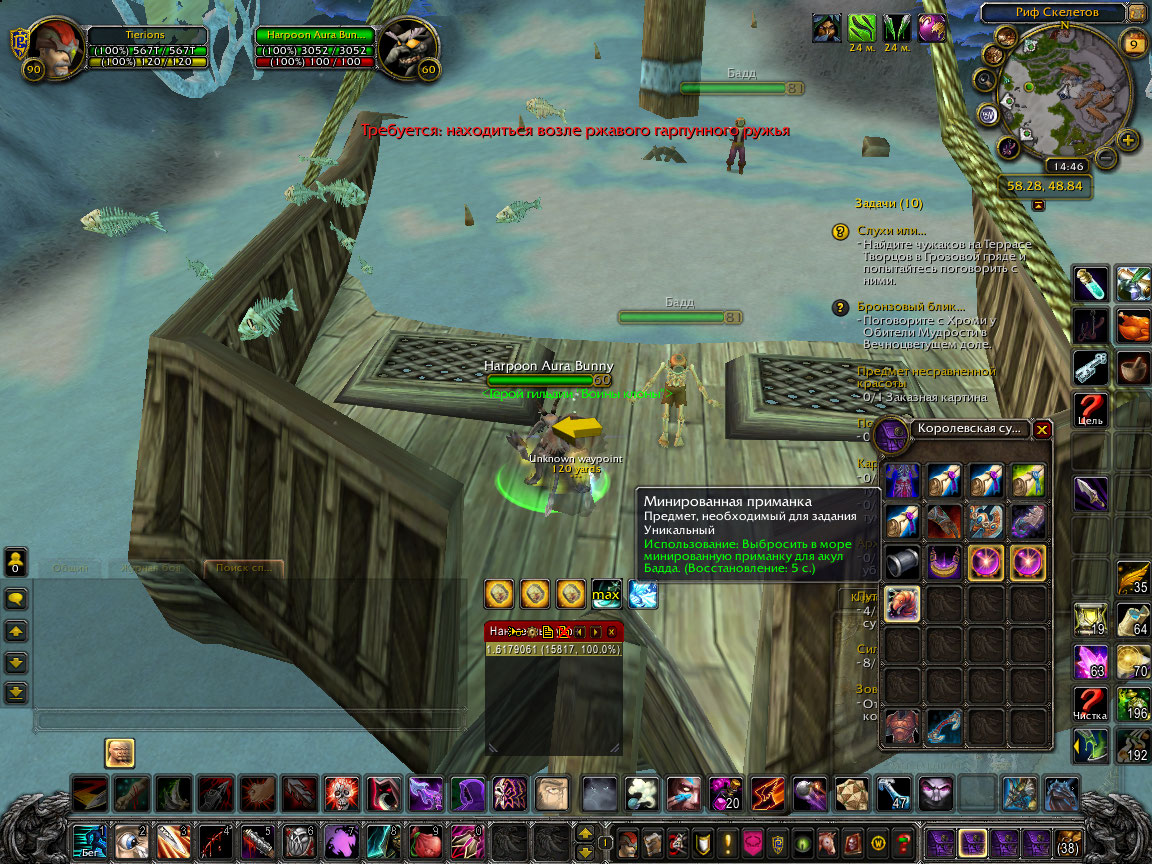Open the chat speech-bubble menu button
Screen dimensions: 1152x864
[17, 599]
